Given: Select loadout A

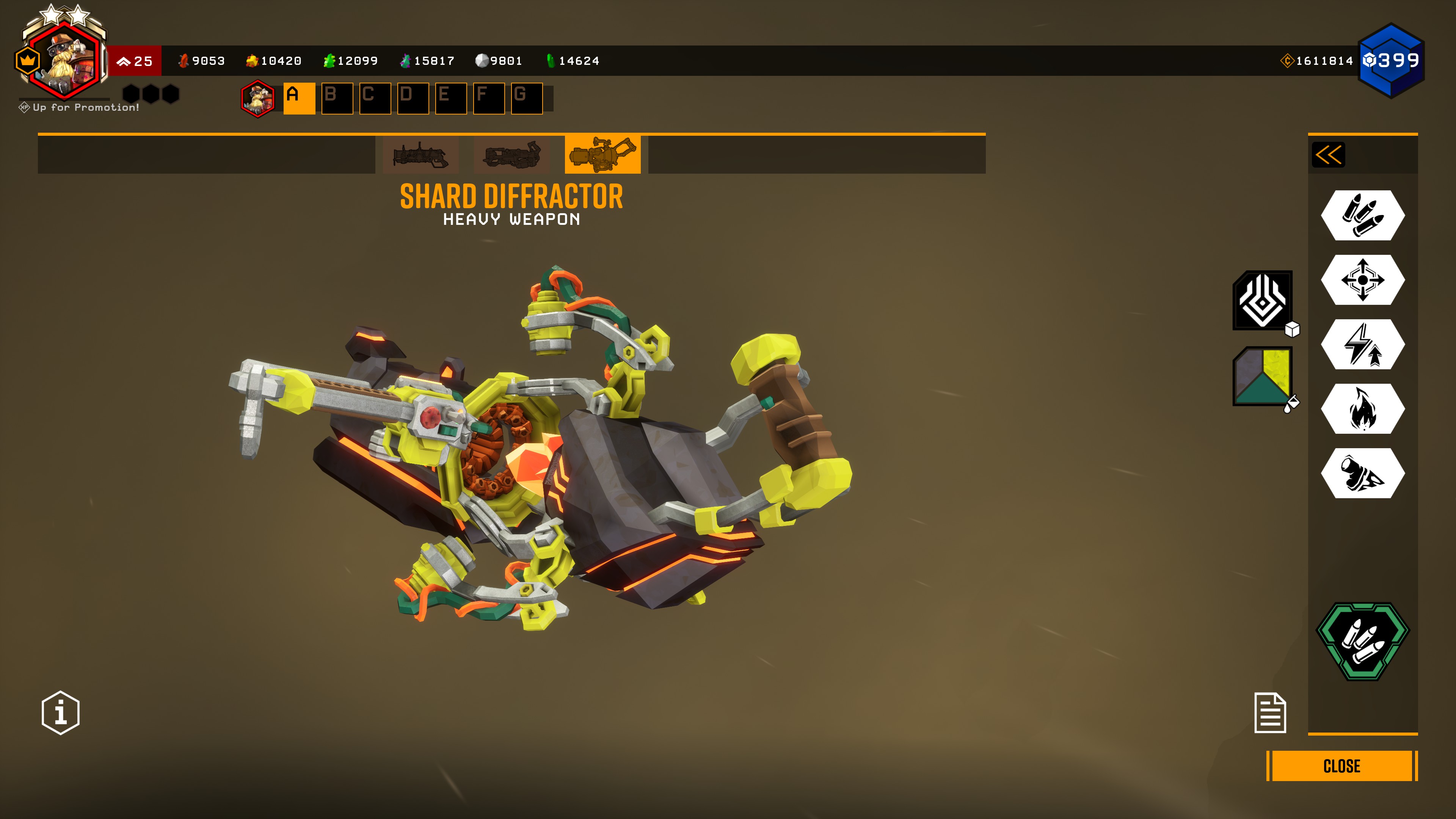Looking at the screenshot, I should 299,98.
